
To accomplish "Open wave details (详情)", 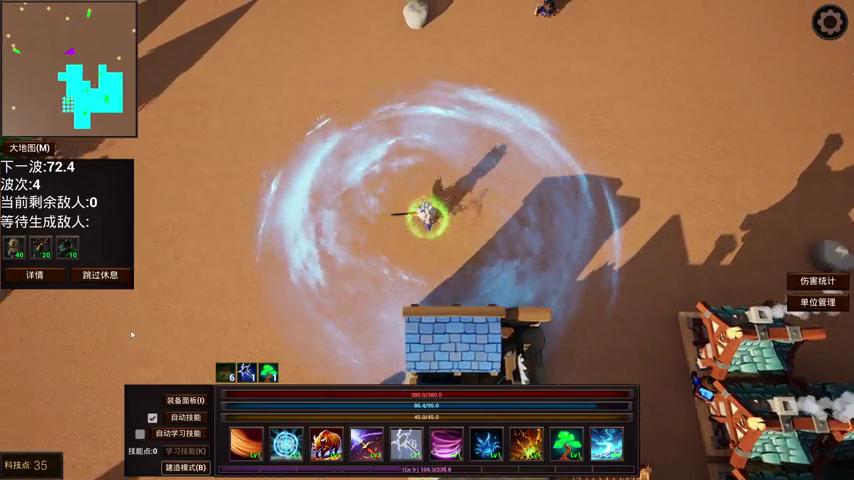I will click(34, 275).
